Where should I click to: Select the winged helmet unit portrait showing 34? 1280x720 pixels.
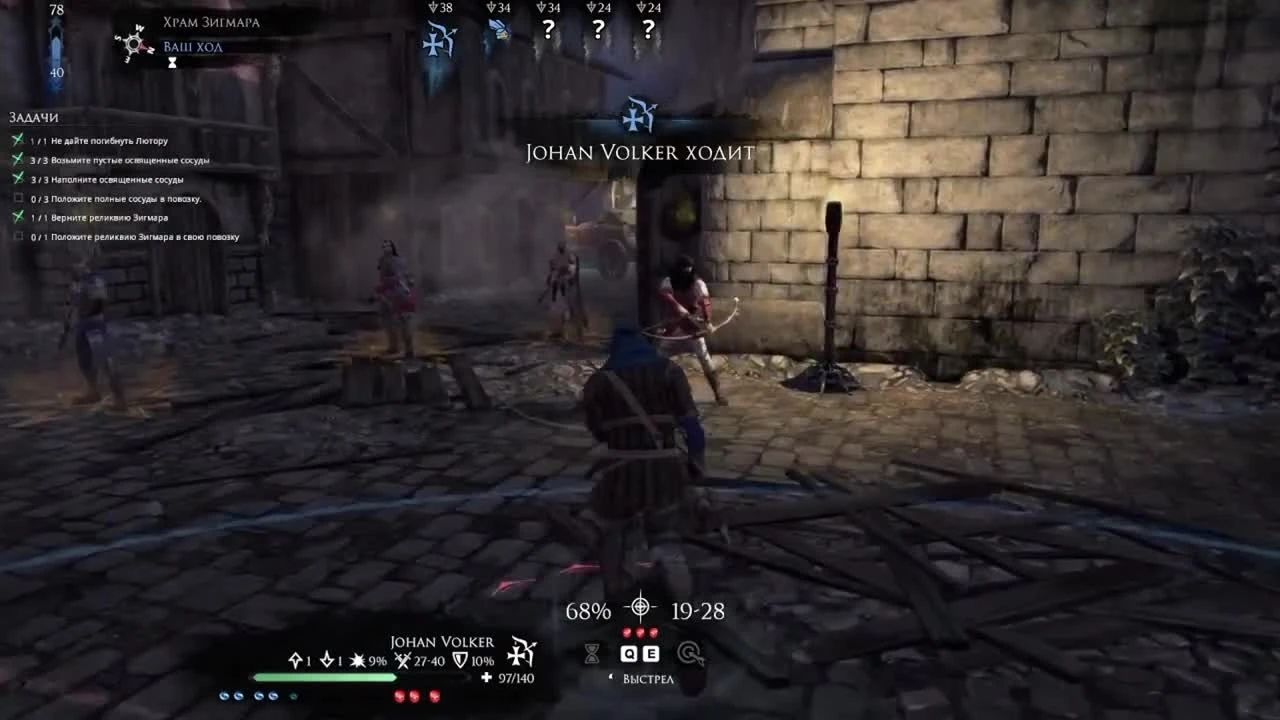(x=498, y=30)
